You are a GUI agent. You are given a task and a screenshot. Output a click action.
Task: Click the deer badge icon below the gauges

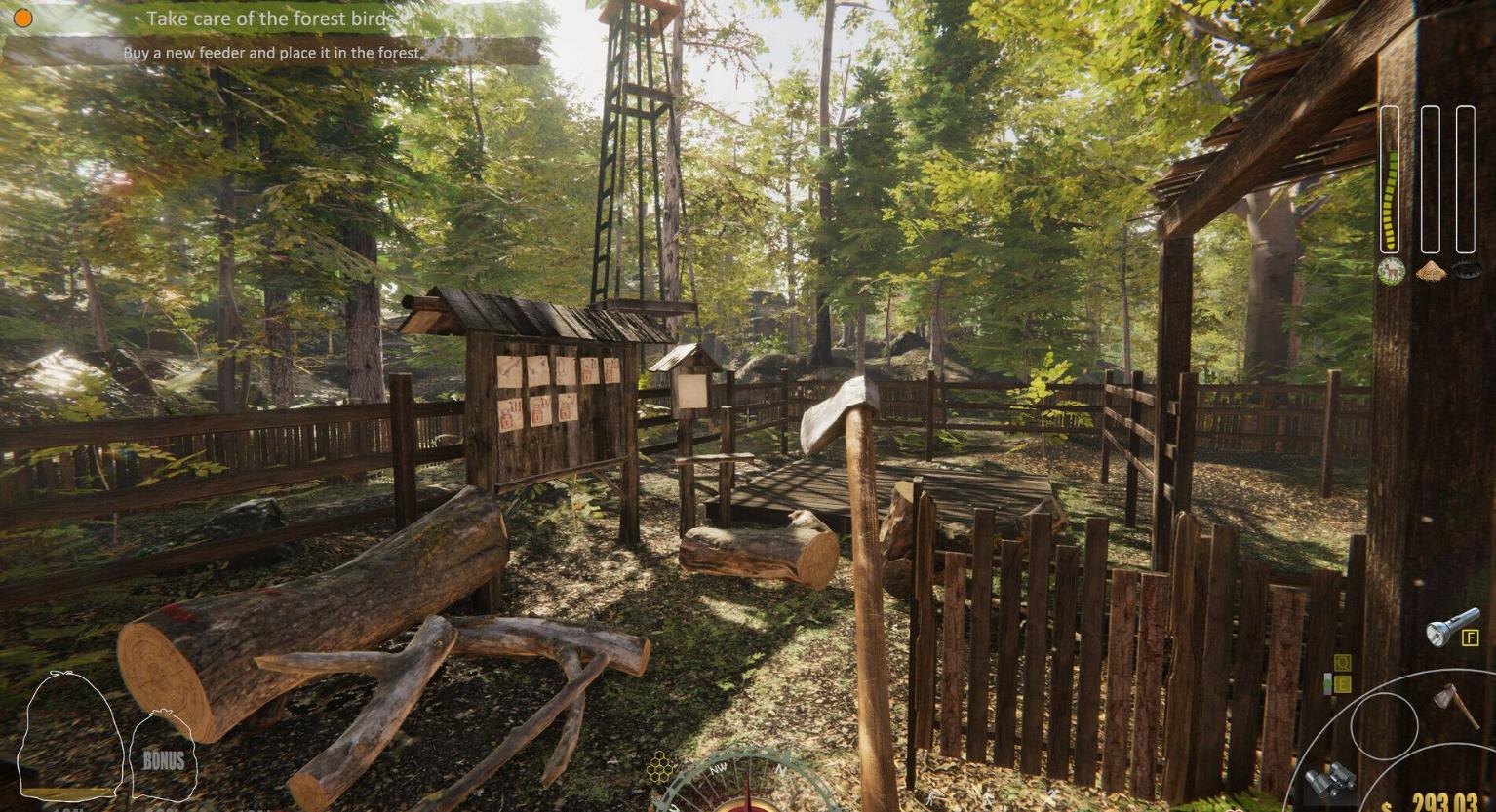click(1392, 269)
